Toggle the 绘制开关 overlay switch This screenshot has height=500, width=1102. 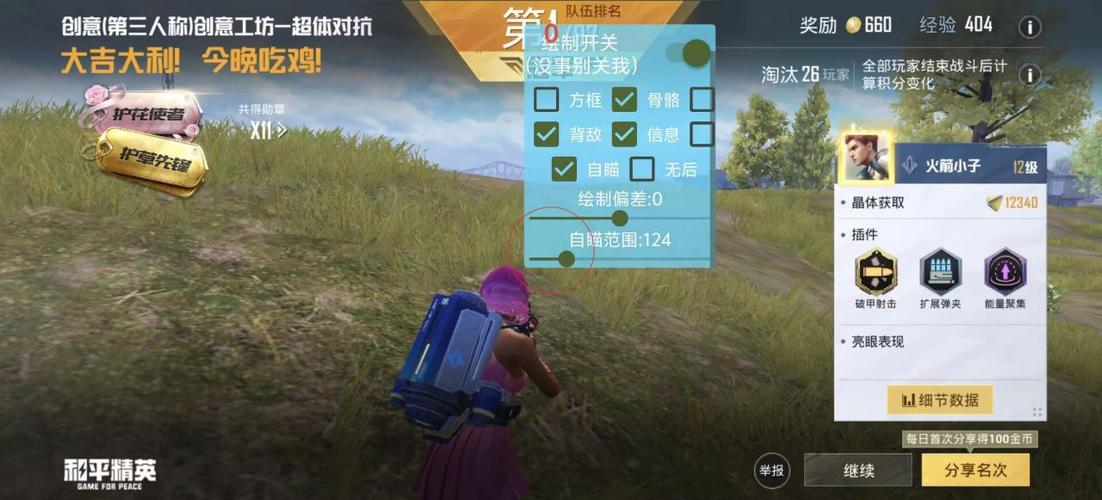coord(689,53)
